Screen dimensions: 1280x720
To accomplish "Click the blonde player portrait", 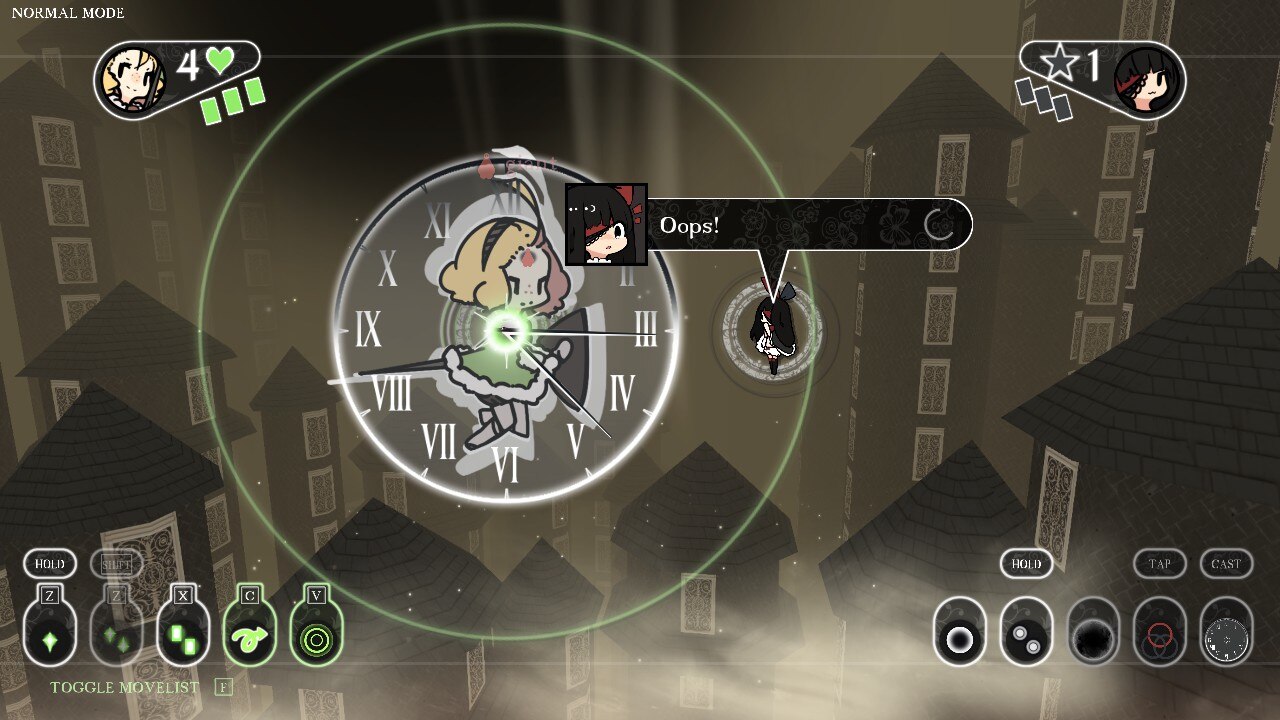I will click(133, 79).
